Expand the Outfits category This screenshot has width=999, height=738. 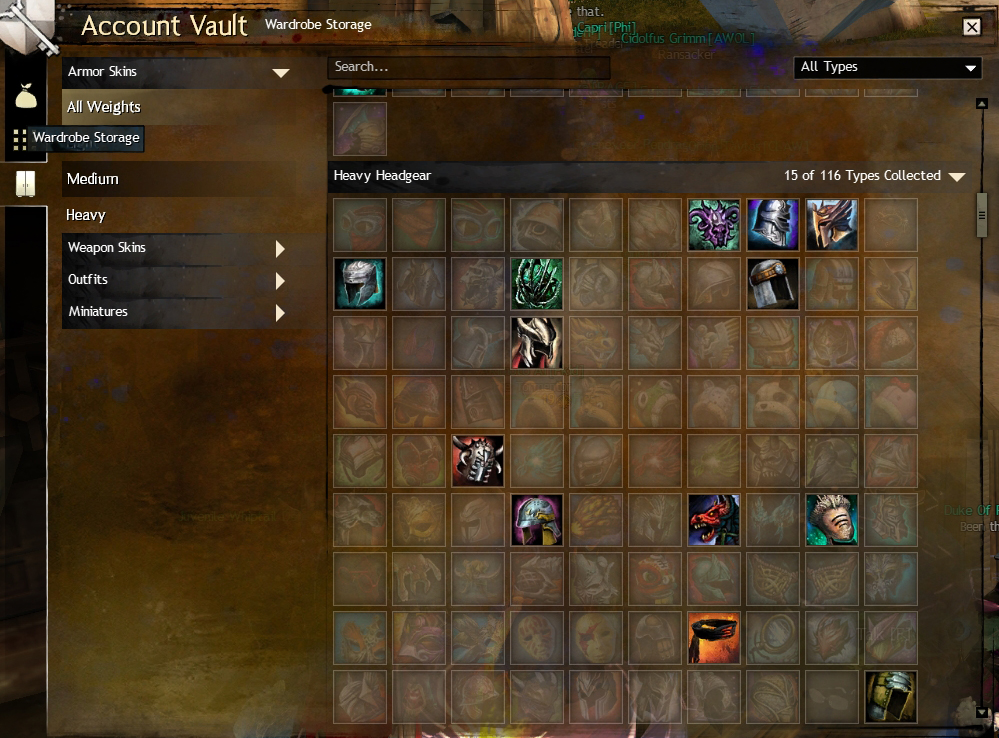click(x=280, y=280)
